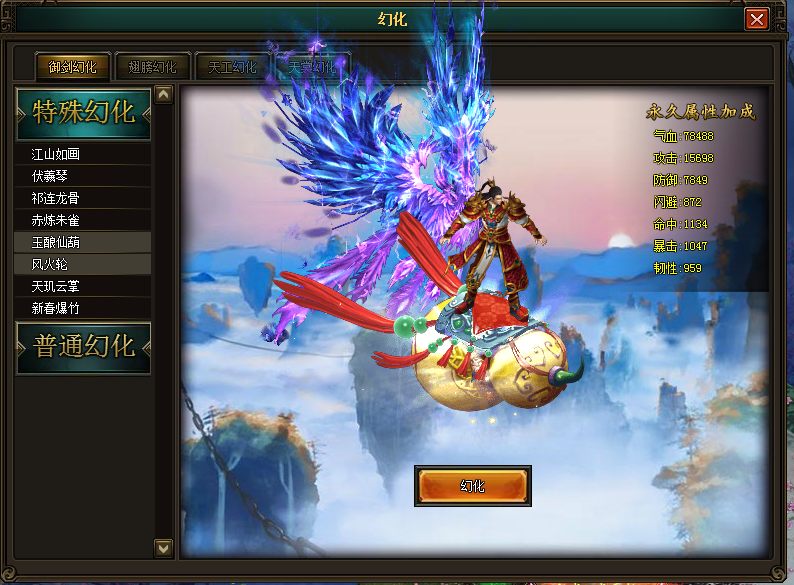Select the 赤炼朱雀 appearance

[84, 220]
